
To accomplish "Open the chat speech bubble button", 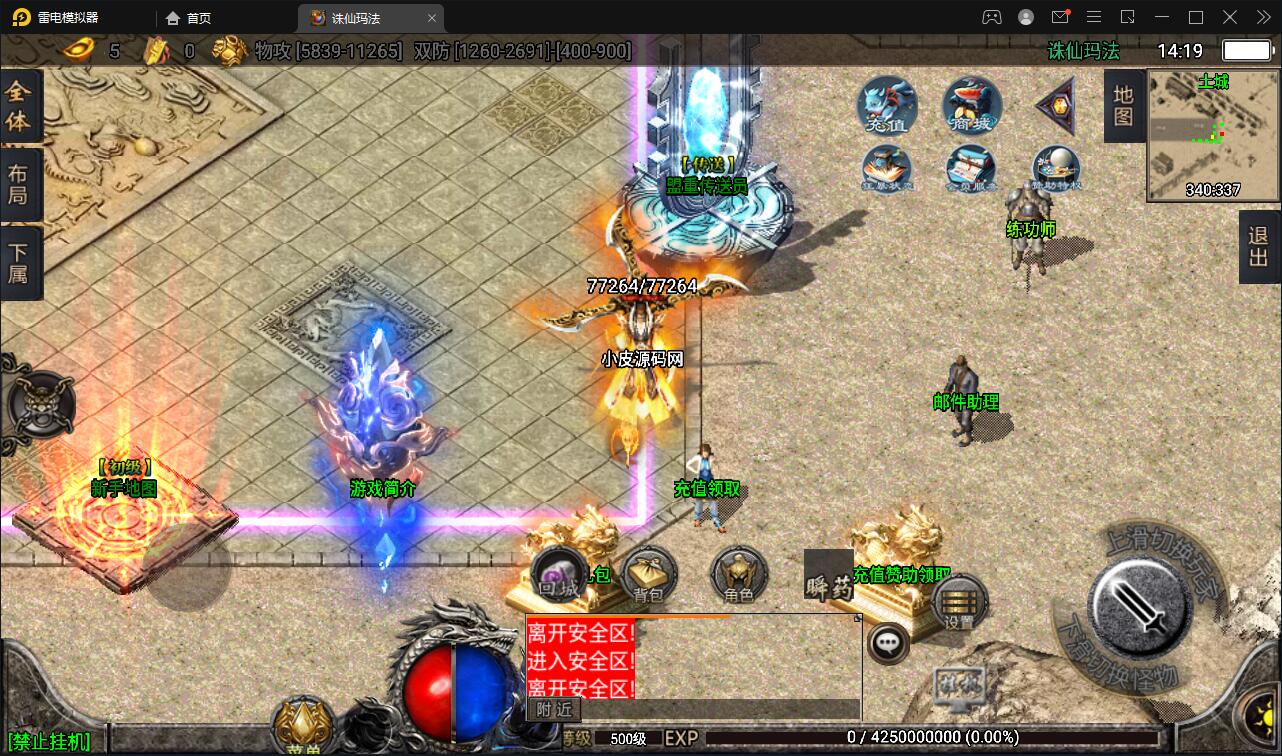I will click(x=887, y=644).
